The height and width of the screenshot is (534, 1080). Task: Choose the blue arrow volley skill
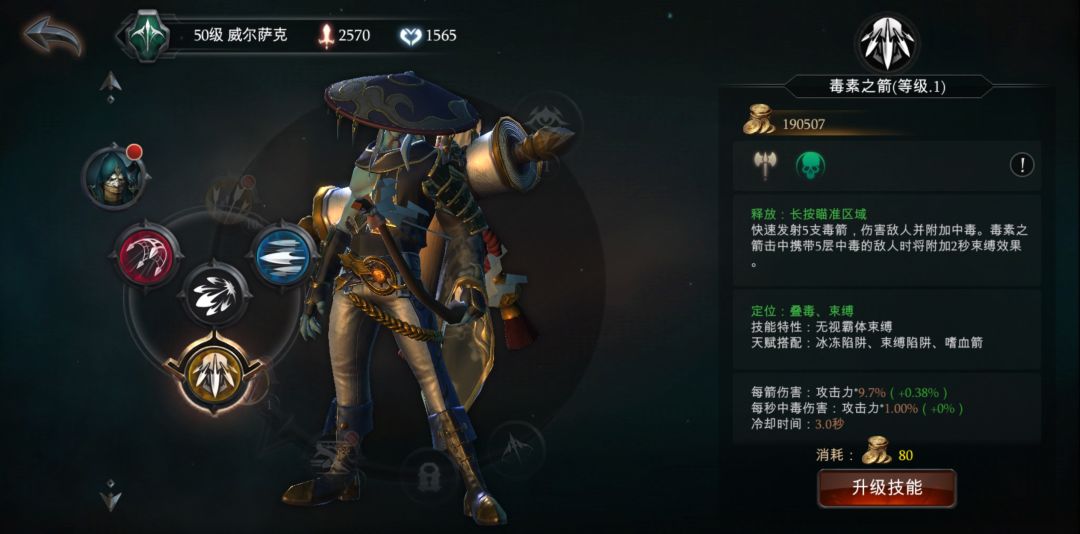point(282,255)
